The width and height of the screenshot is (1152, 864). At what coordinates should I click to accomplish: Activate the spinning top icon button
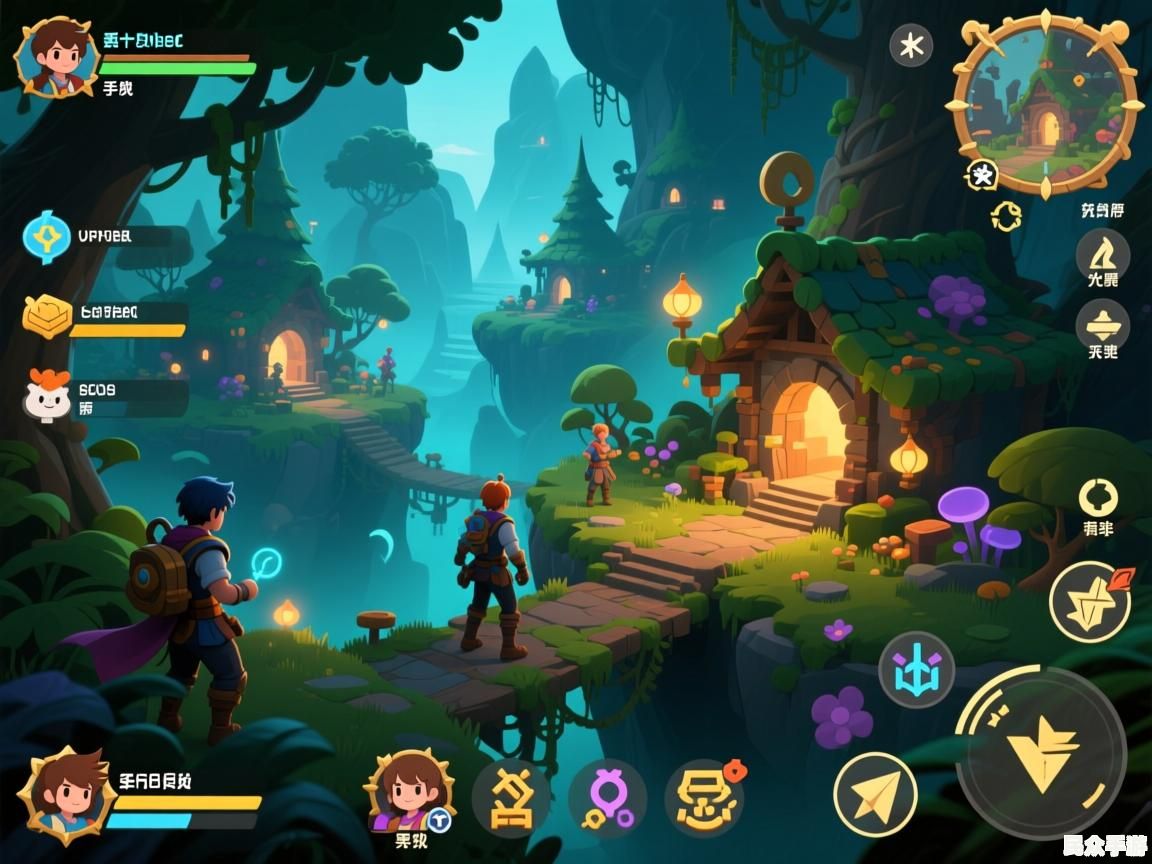coord(1102,325)
